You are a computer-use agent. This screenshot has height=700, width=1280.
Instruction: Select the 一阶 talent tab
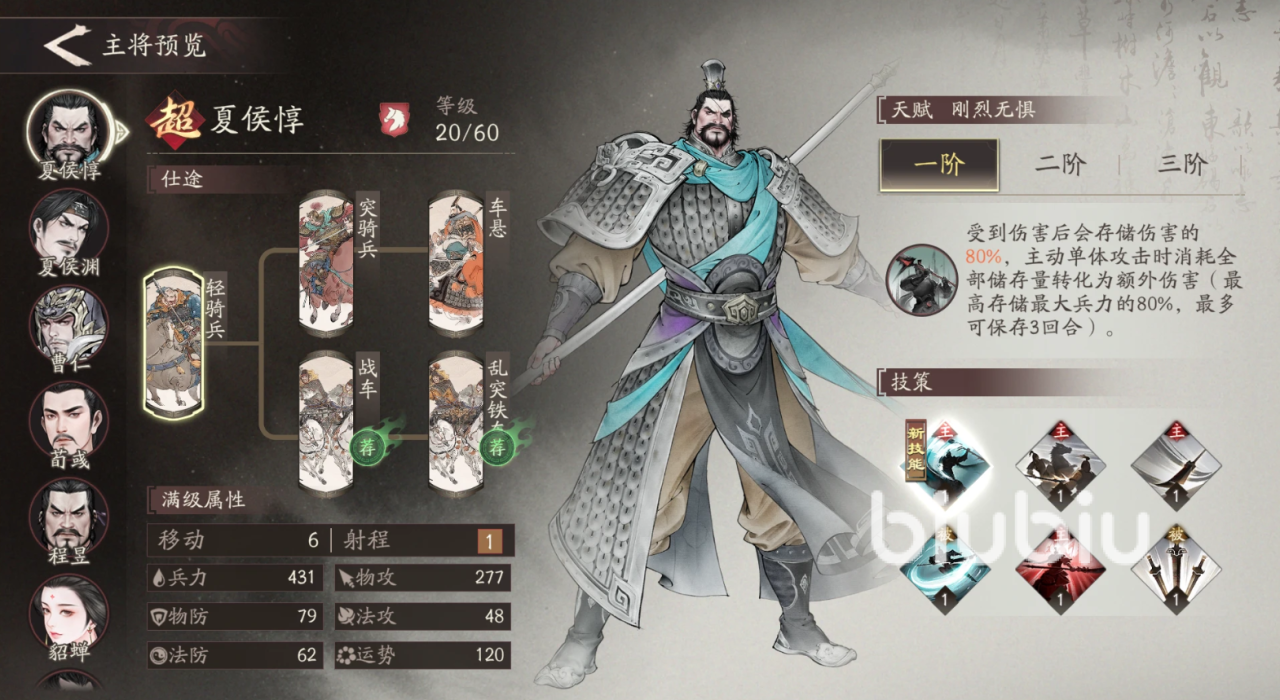tap(939, 165)
